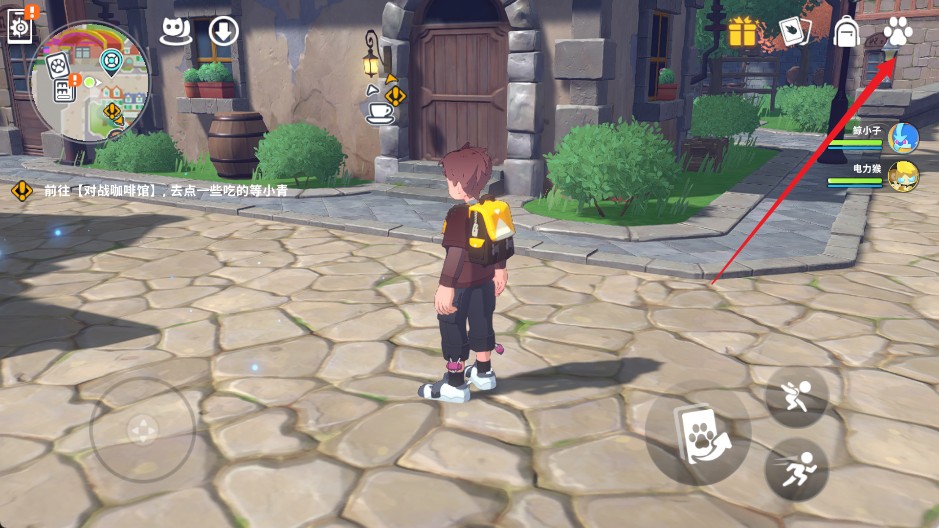Tap the cat face icon

click(x=176, y=31)
